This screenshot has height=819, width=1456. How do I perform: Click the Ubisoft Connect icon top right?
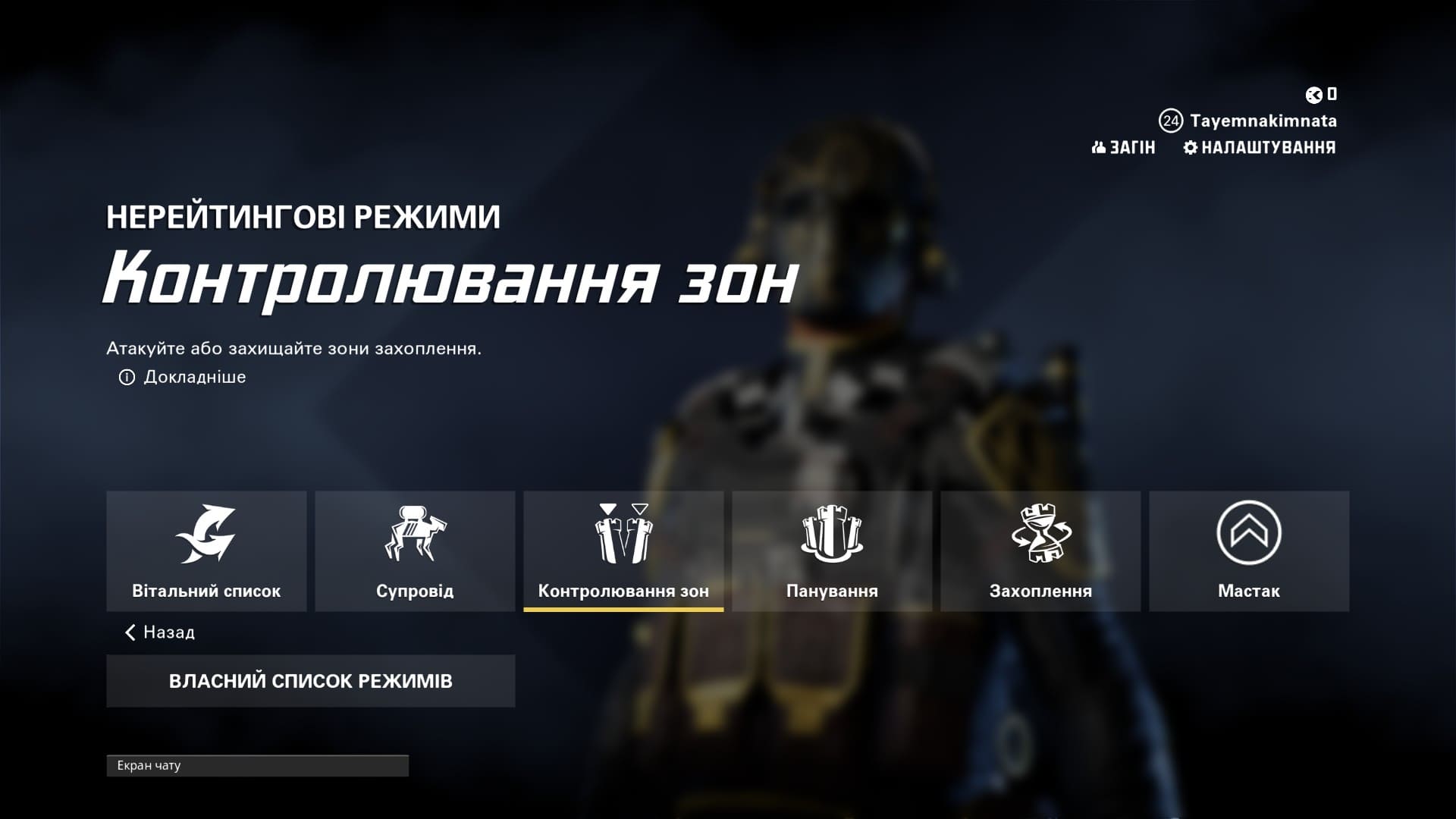click(1313, 95)
